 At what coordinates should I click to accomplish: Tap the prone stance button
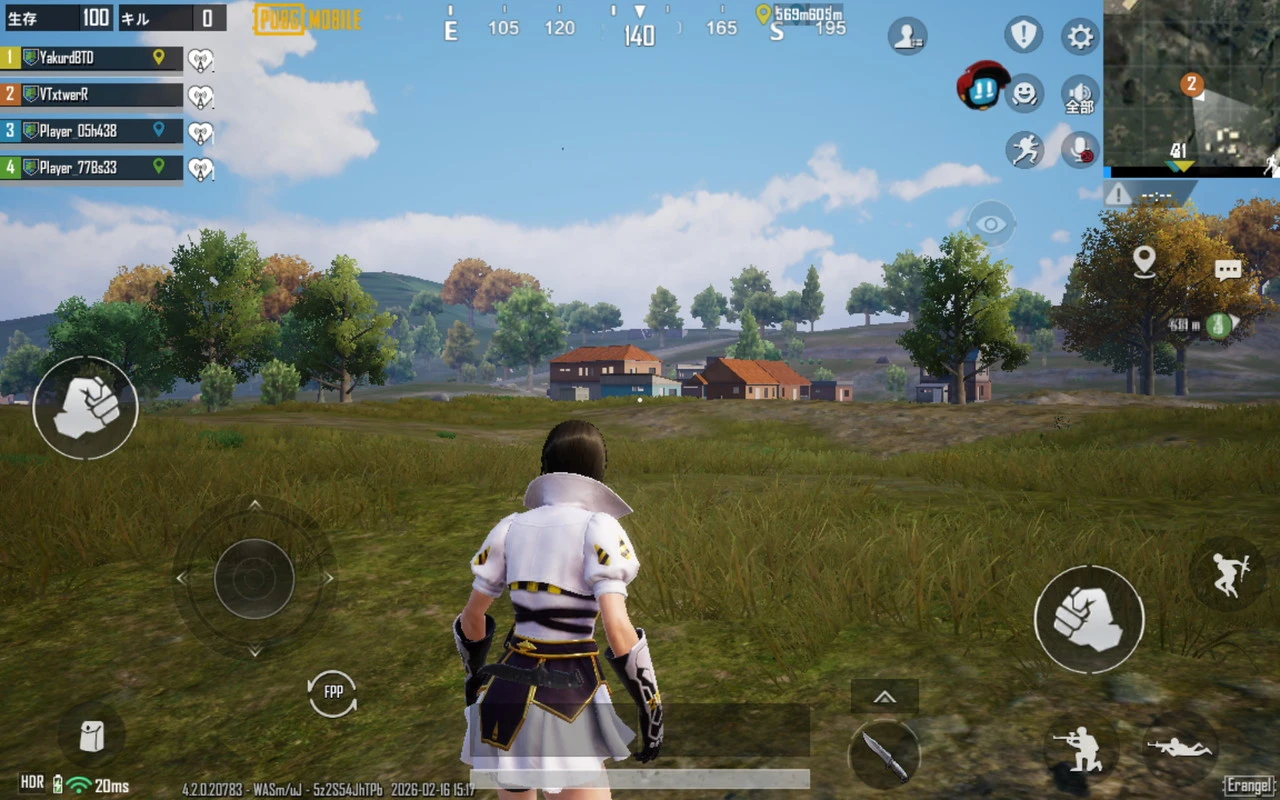pyautogui.click(x=1180, y=747)
